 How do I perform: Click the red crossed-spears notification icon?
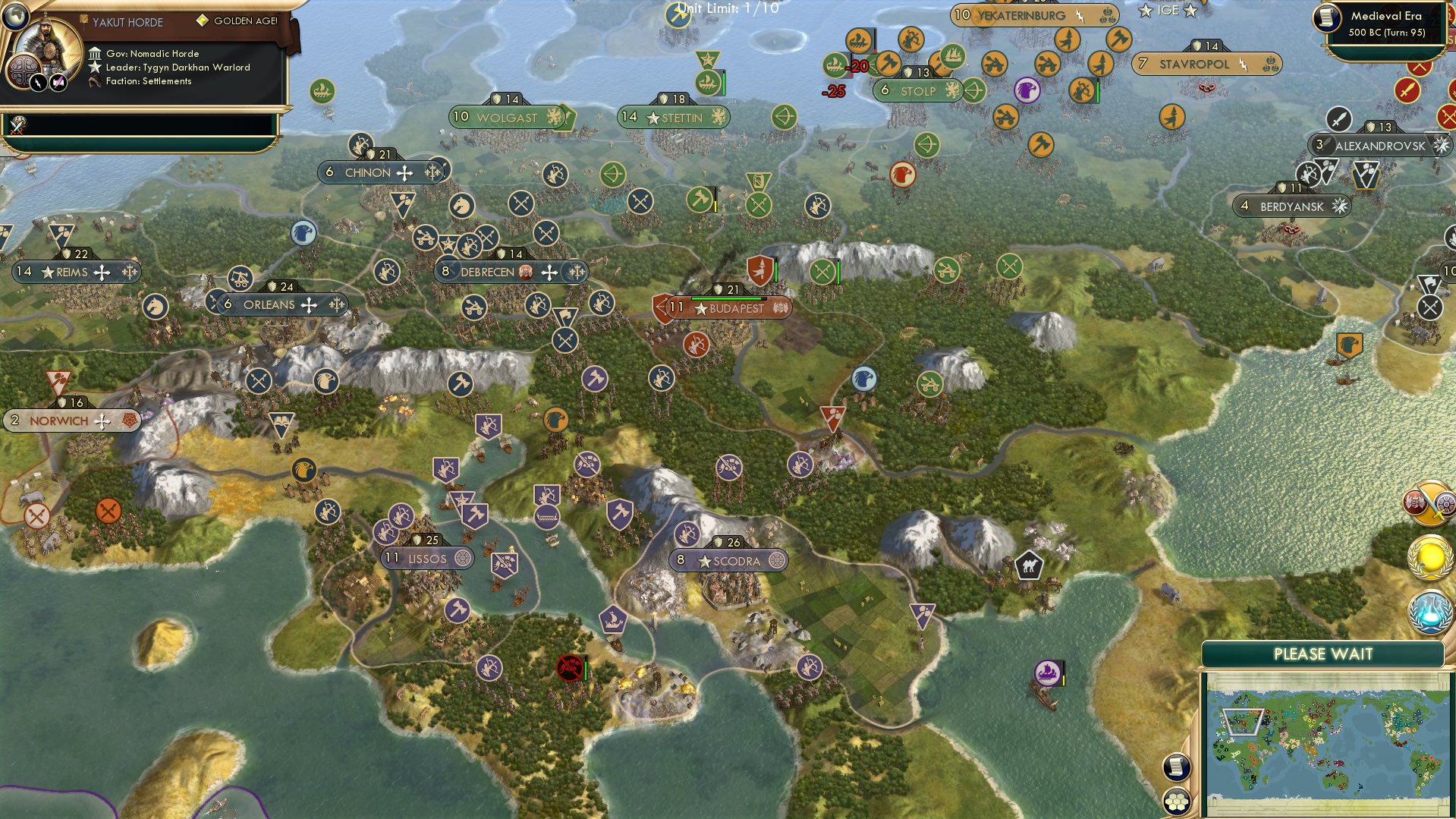(1448, 116)
